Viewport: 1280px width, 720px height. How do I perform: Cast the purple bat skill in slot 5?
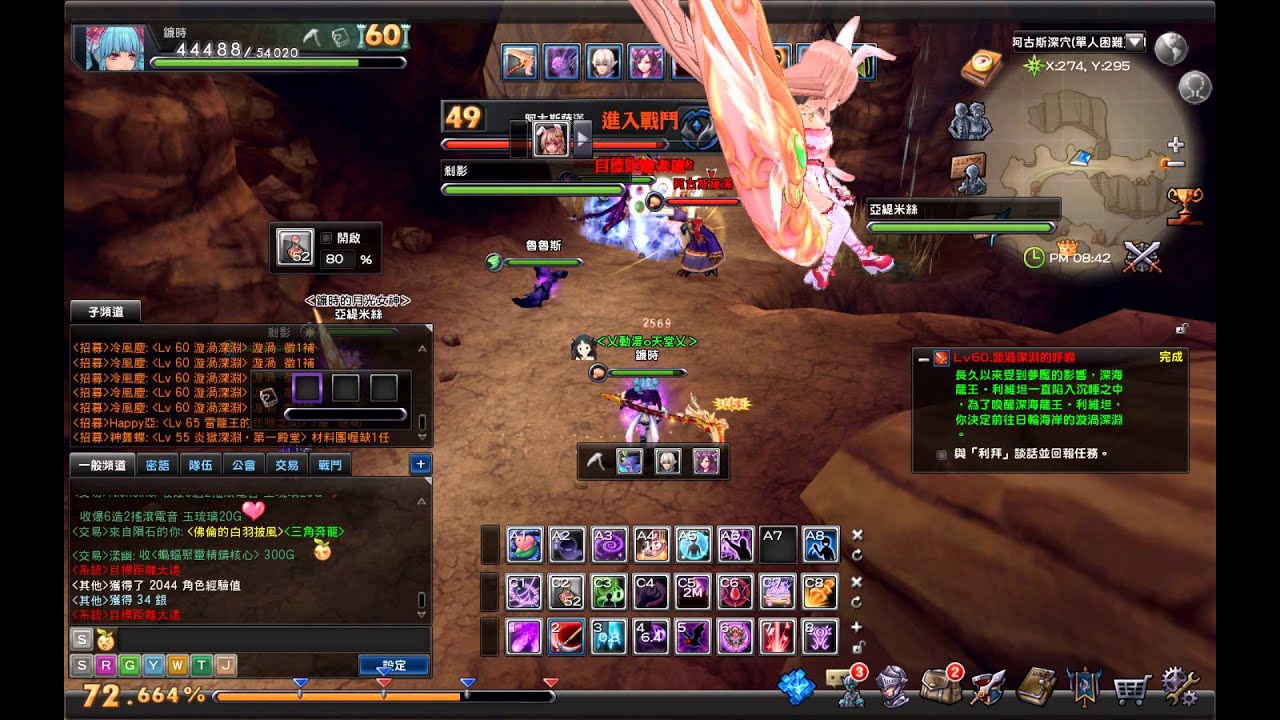point(692,637)
